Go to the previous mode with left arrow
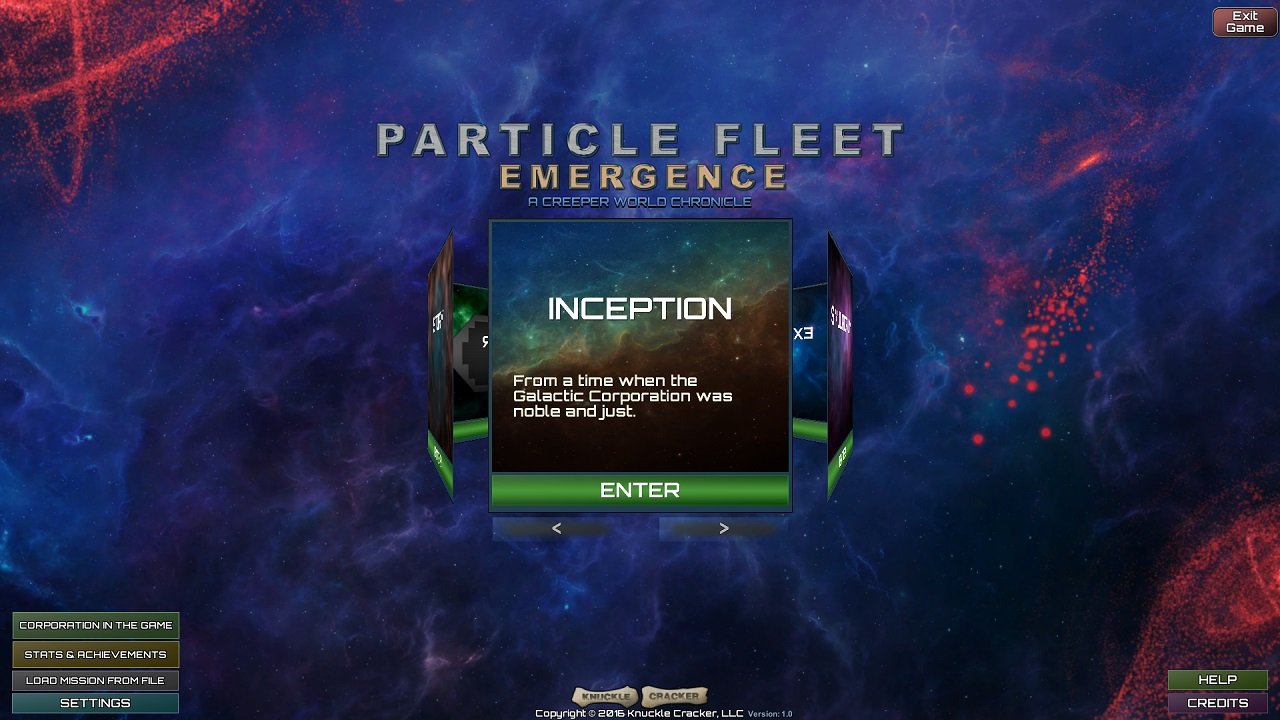This screenshot has width=1280, height=720. [556, 529]
